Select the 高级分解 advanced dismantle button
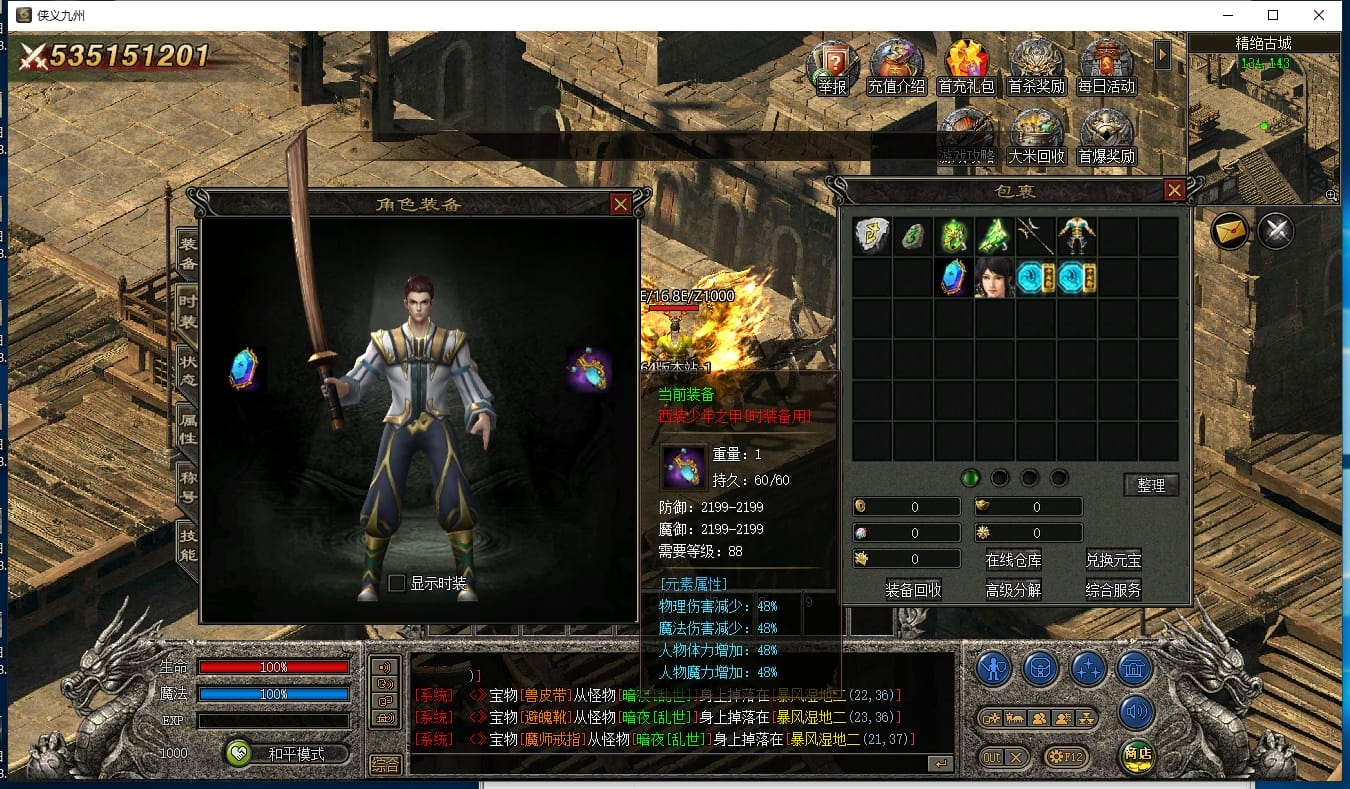Image resolution: width=1350 pixels, height=789 pixels. 1013,590
